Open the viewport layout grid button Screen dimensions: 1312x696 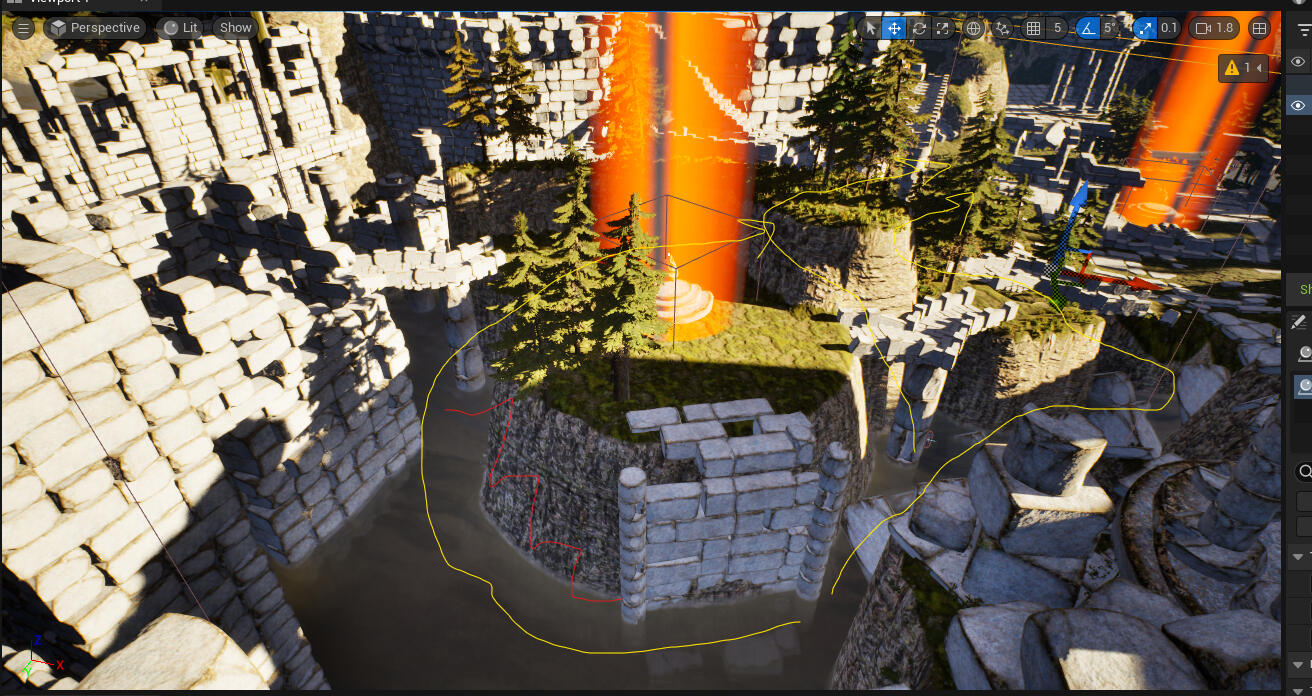[x=1260, y=28]
